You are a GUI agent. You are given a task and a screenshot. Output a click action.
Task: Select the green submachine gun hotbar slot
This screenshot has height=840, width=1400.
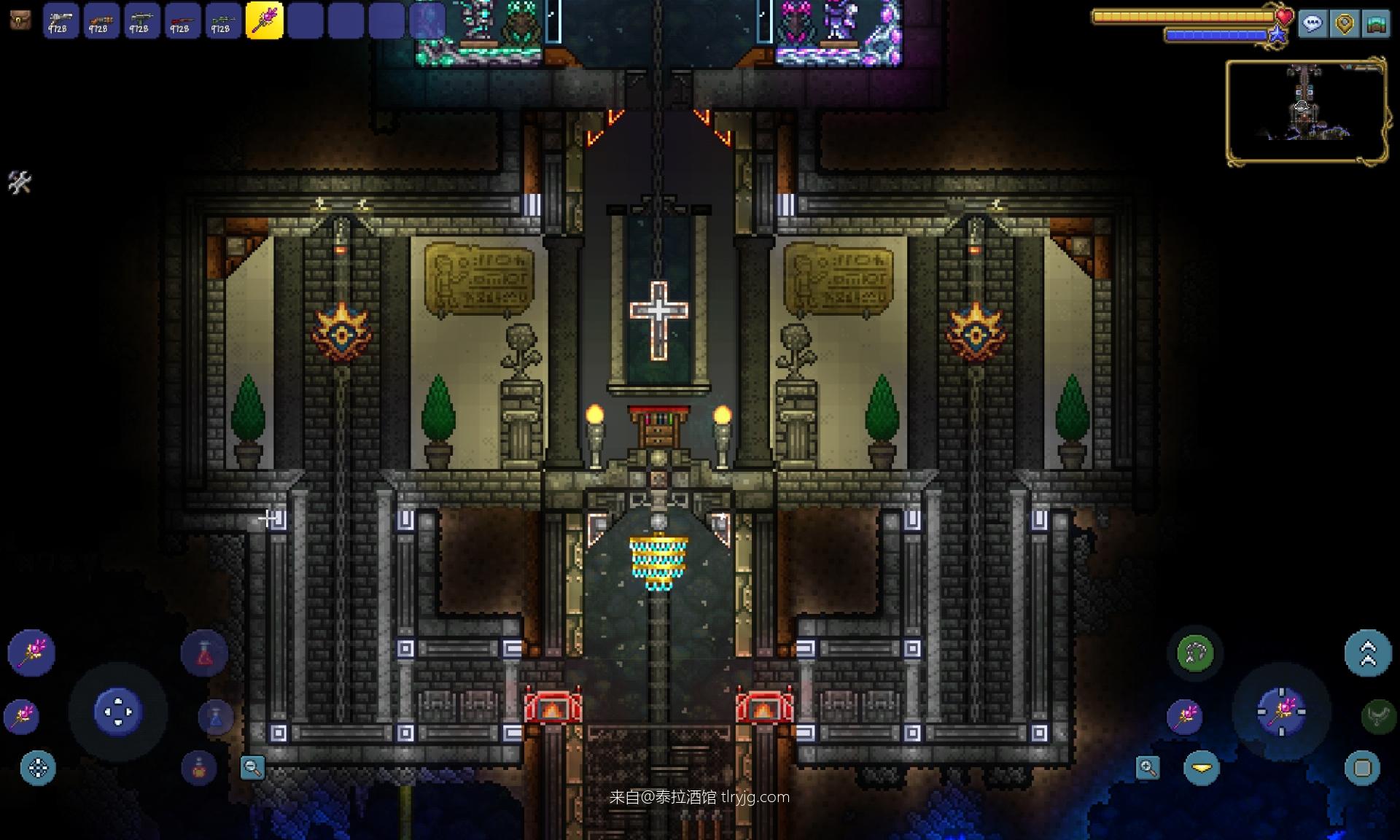(141, 20)
